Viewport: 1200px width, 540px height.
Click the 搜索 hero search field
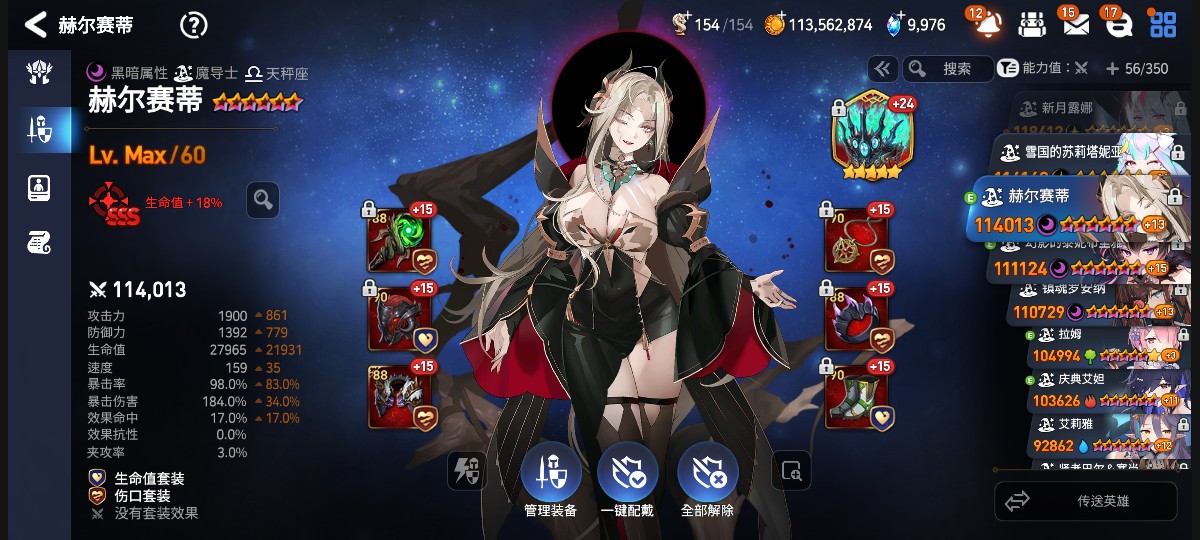tap(947, 69)
